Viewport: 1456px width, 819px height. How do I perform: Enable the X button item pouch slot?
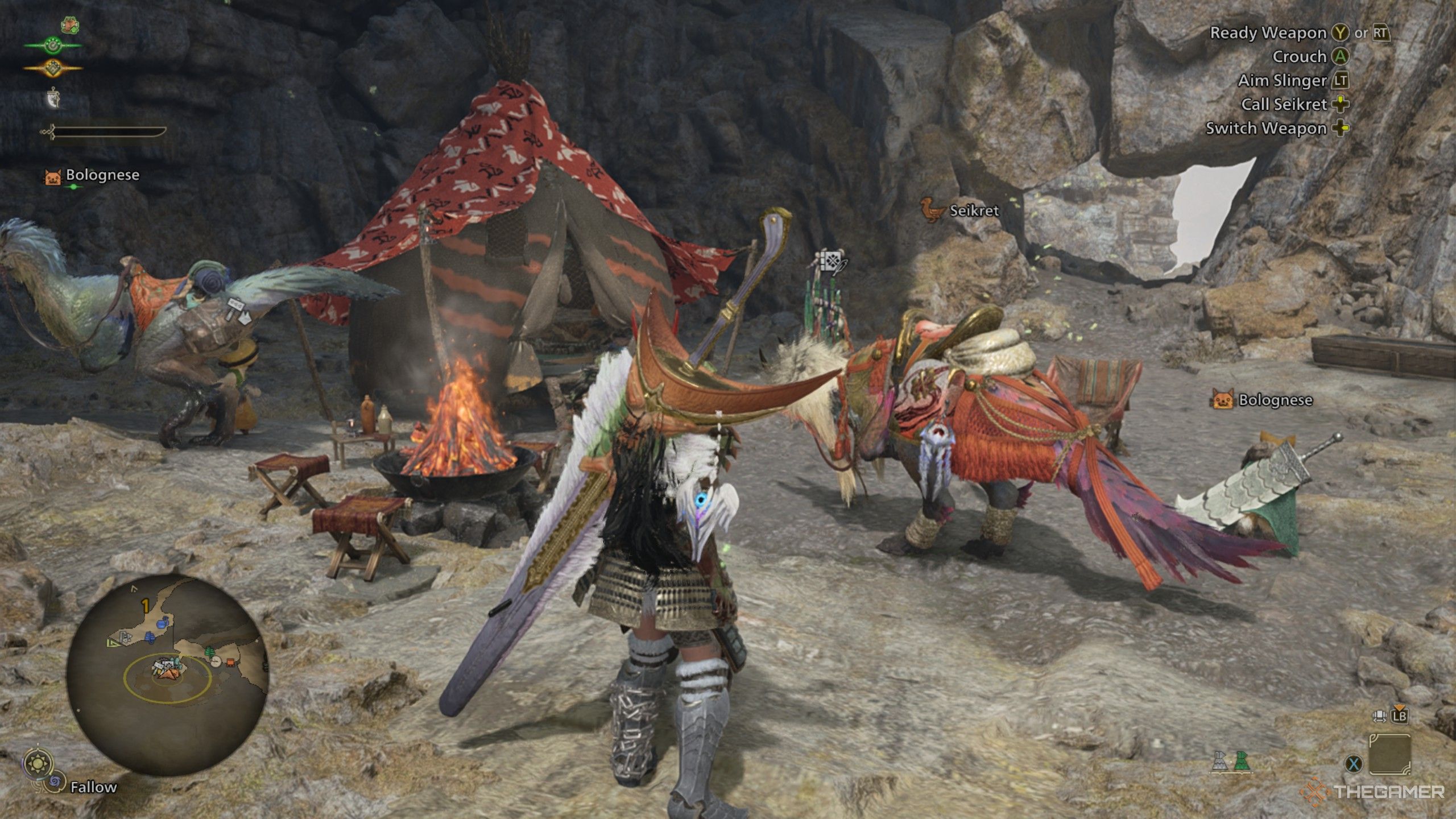1354,763
